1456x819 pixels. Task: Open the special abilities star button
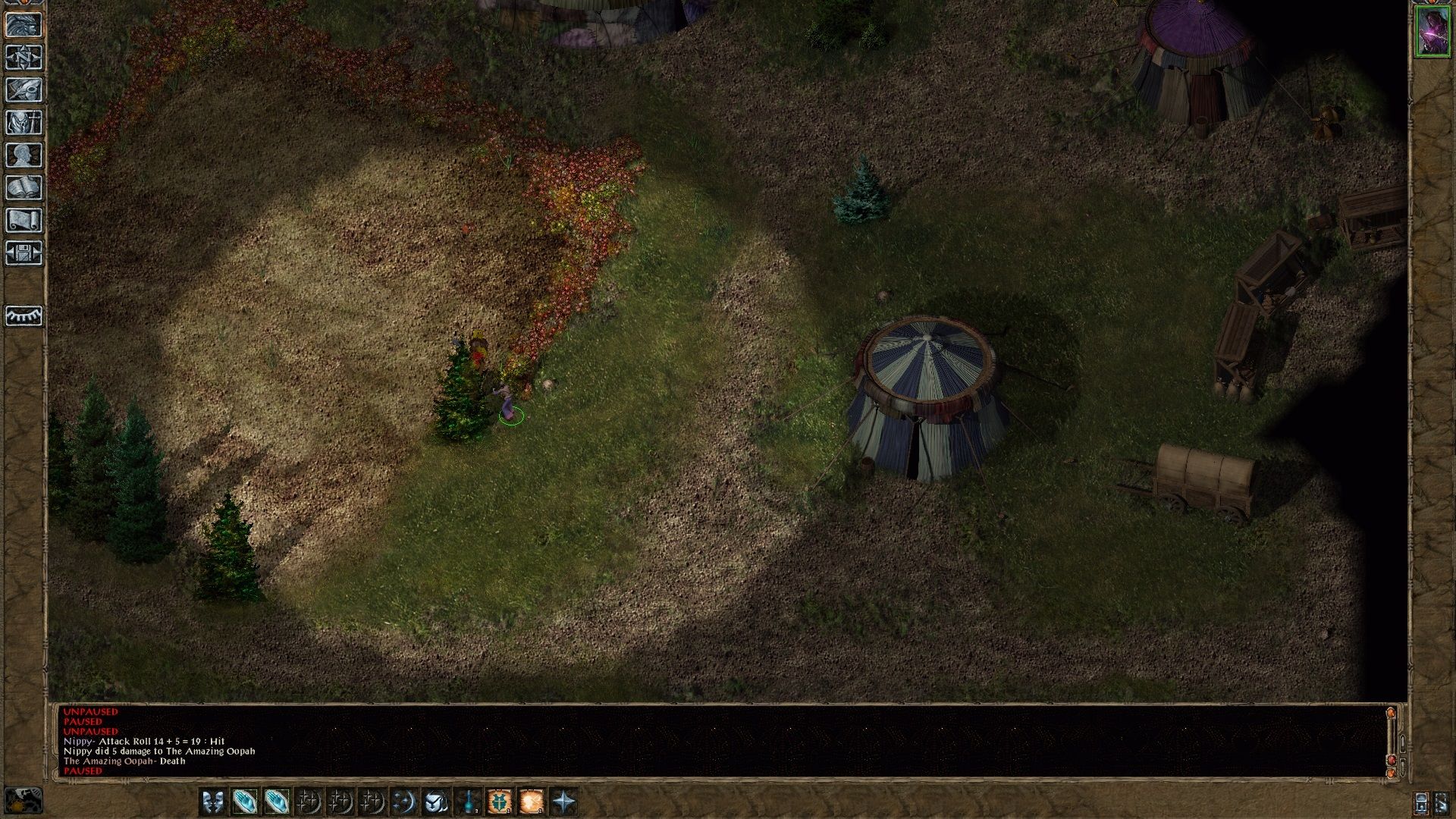click(x=563, y=802)
